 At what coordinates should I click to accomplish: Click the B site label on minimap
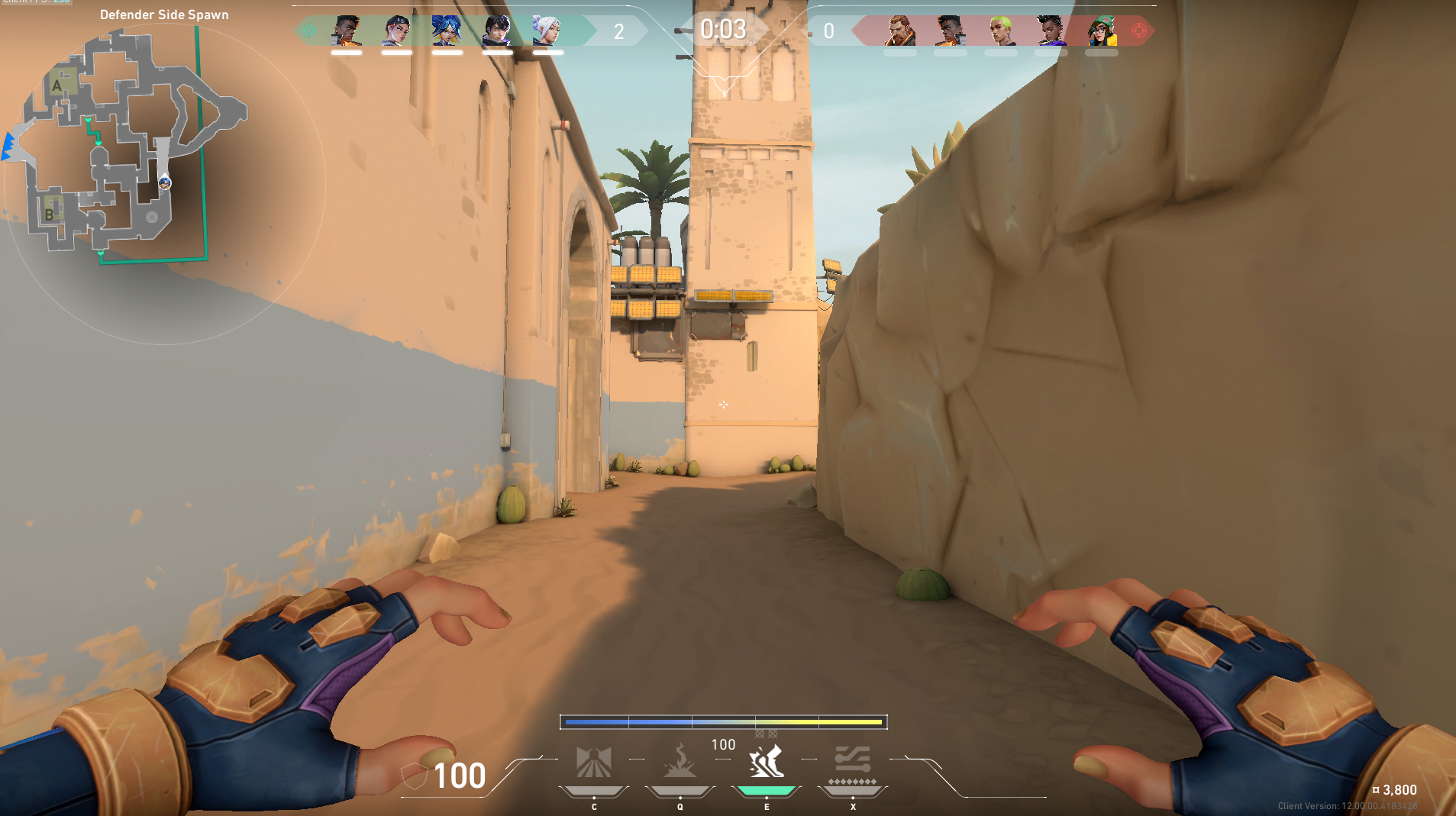coord(49,214)
